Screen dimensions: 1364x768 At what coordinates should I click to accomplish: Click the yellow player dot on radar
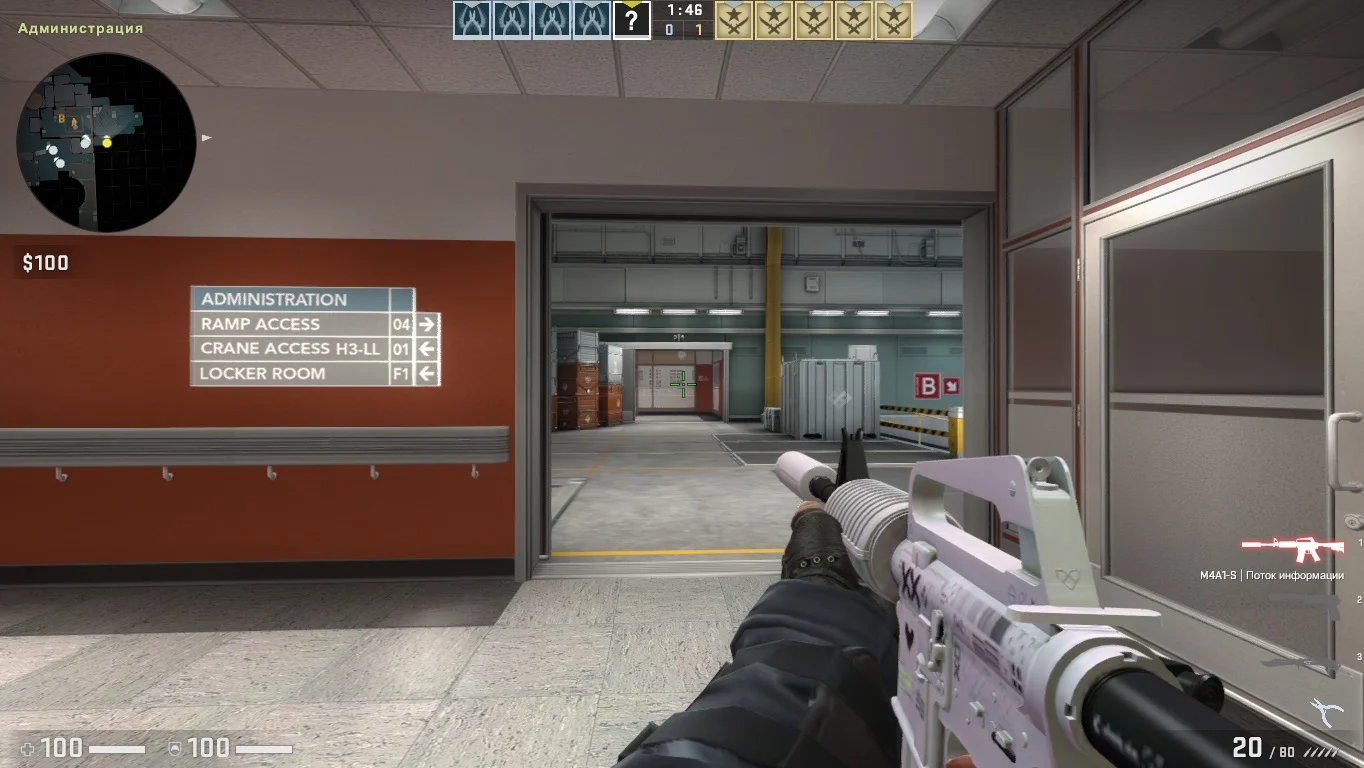[x=107, y=143]
